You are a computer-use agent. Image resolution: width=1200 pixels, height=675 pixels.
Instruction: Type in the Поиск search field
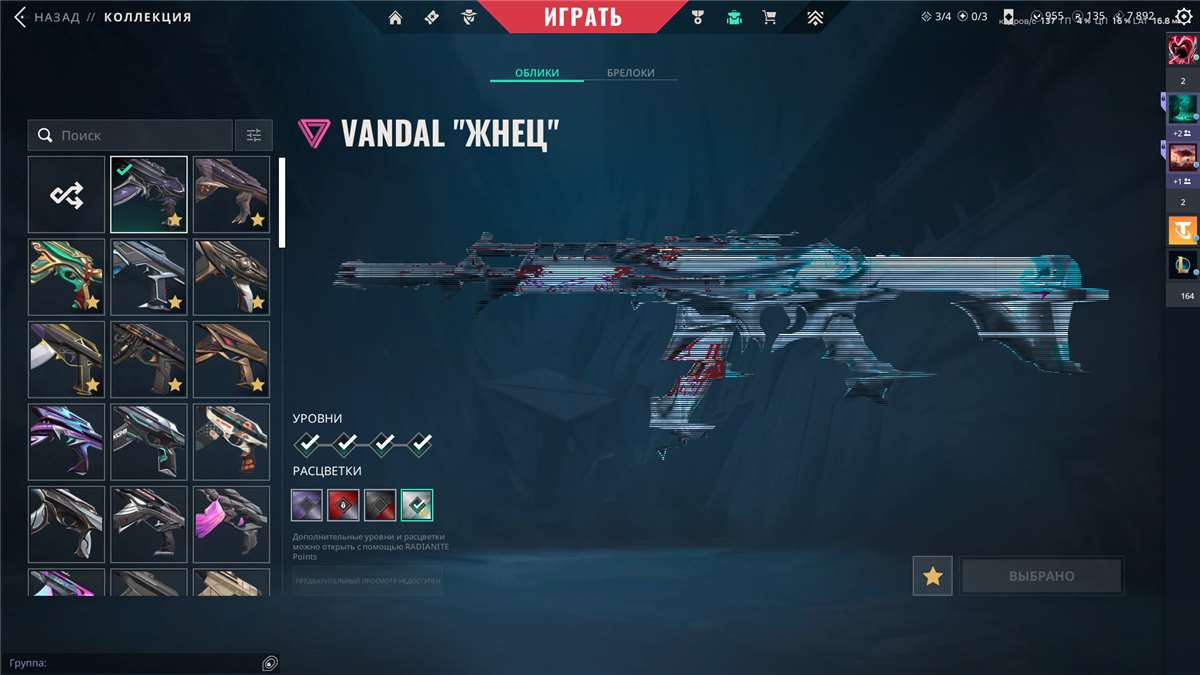[x=140, y=135]
